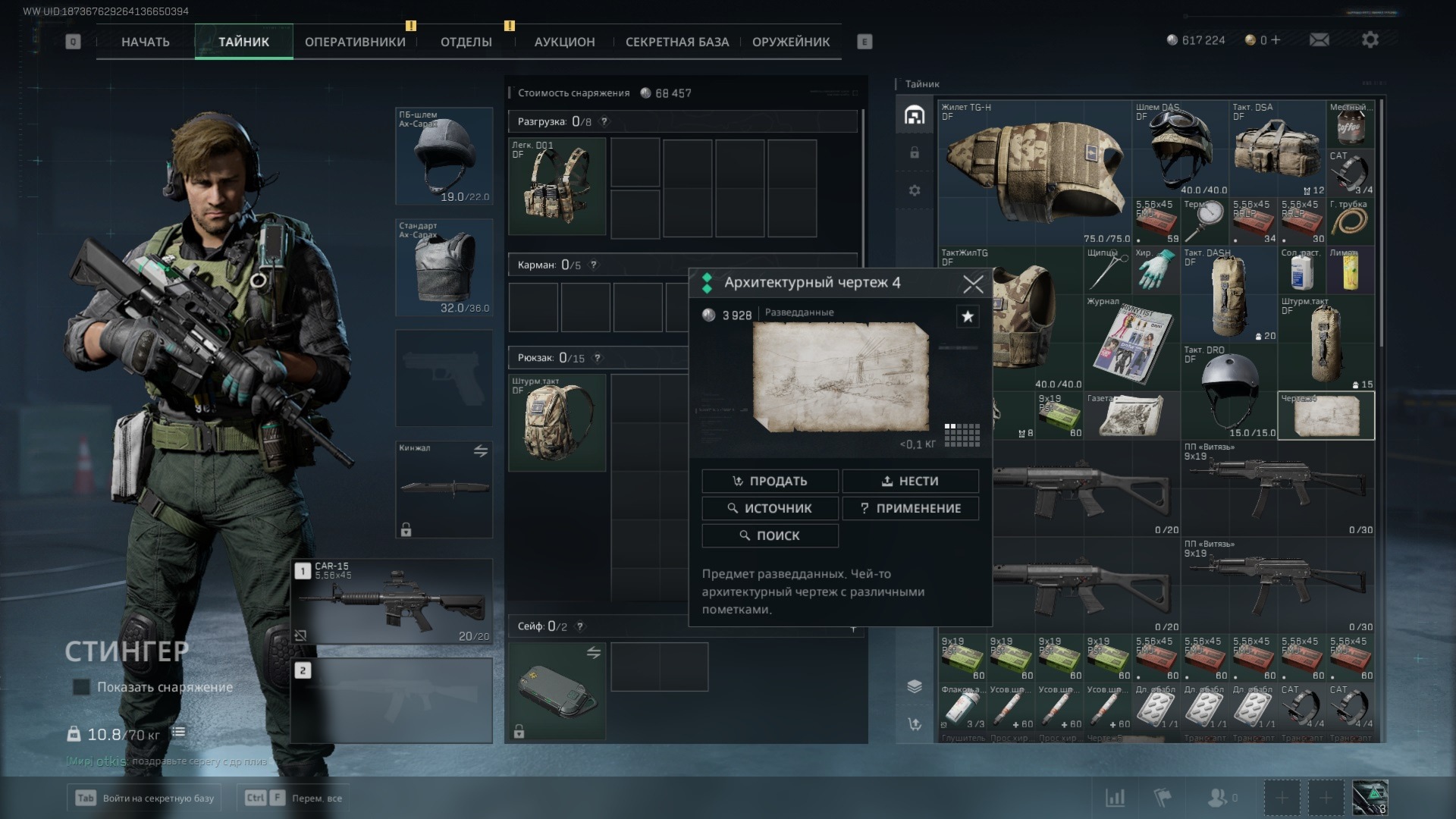
Task: Switch to the ОРУЖЕЙНИК tab
Action: [790, 42]
